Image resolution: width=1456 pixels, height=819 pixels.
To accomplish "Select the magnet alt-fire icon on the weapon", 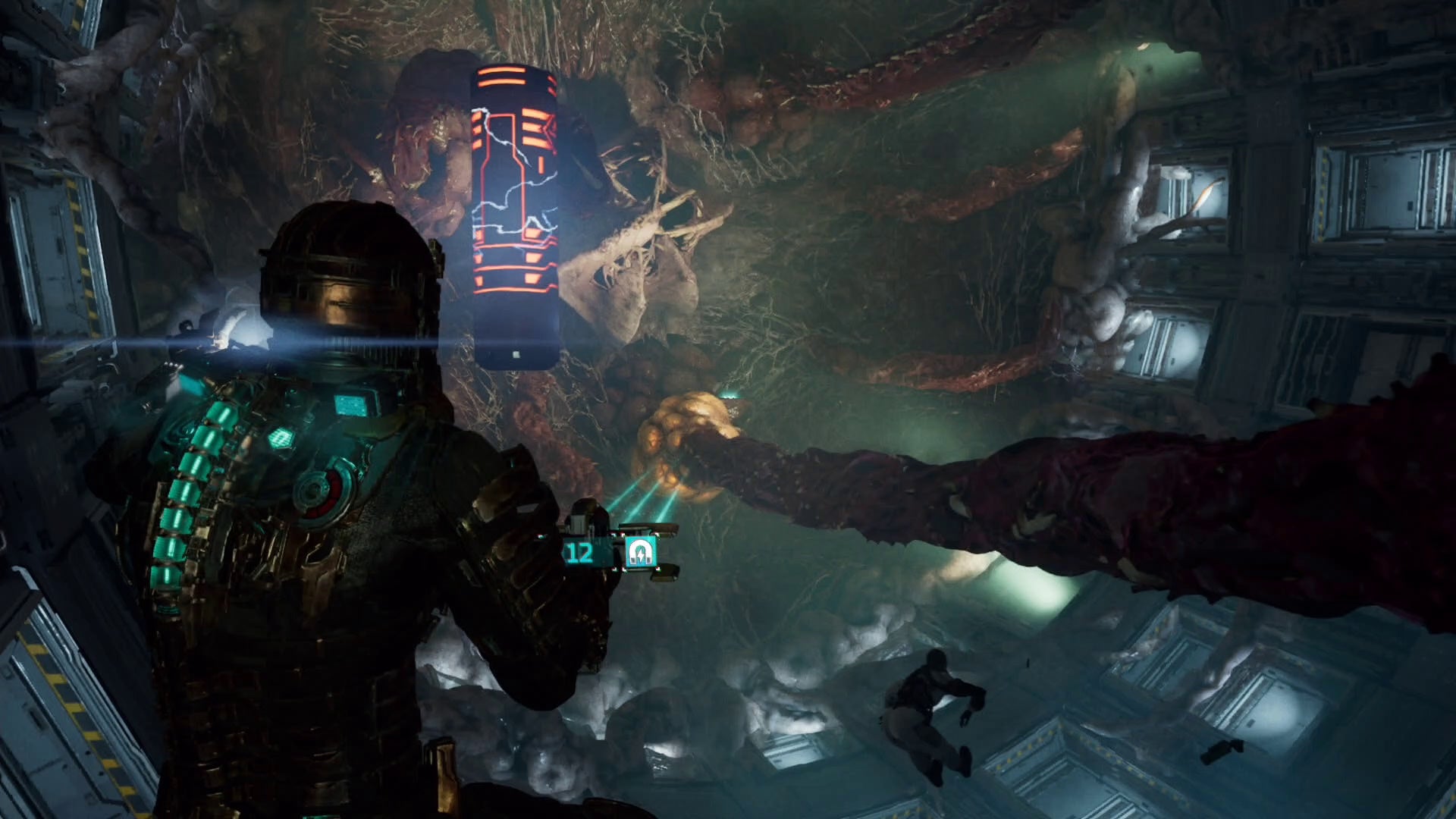I will coord(641,551).
